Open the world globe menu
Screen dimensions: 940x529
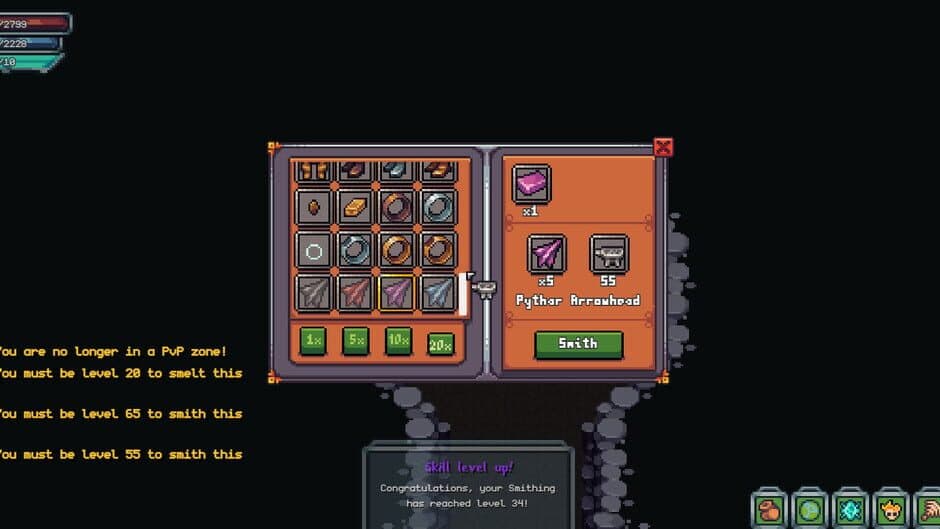pyautogui.click(x=810, y=510)
